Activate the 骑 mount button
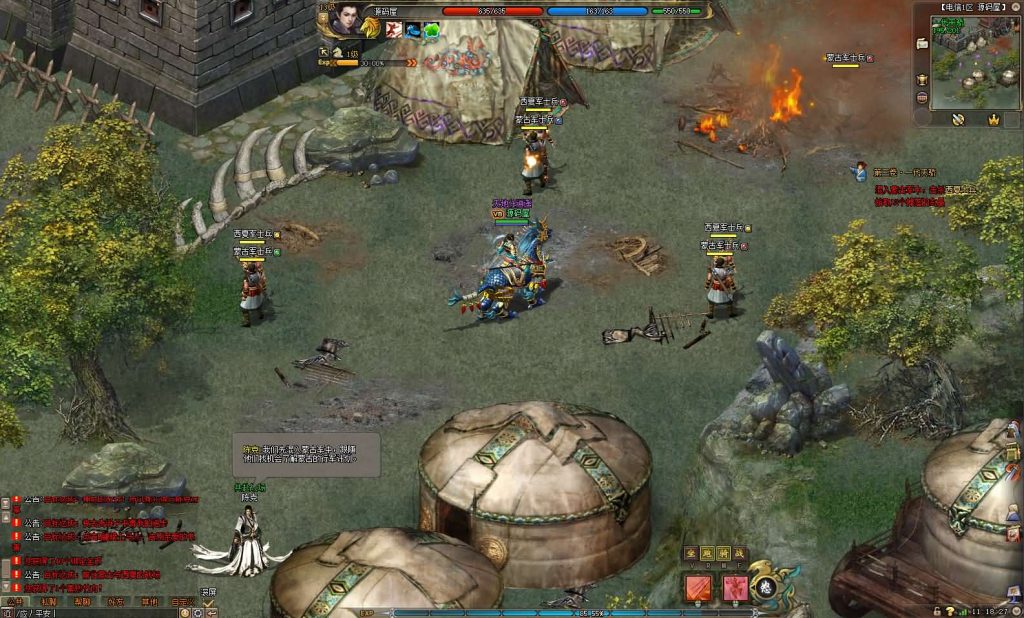 pos(723,553)
